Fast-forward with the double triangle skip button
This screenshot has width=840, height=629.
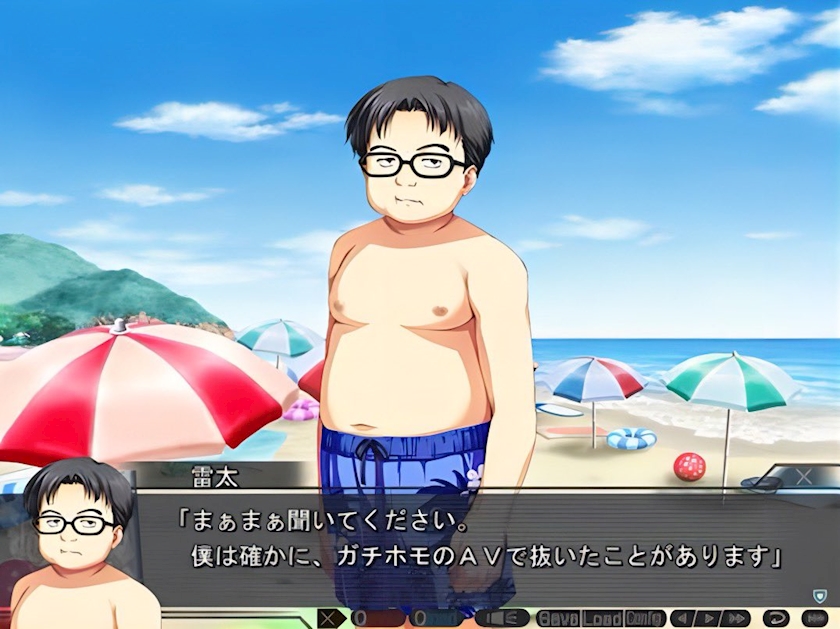[x=735, y=618]
